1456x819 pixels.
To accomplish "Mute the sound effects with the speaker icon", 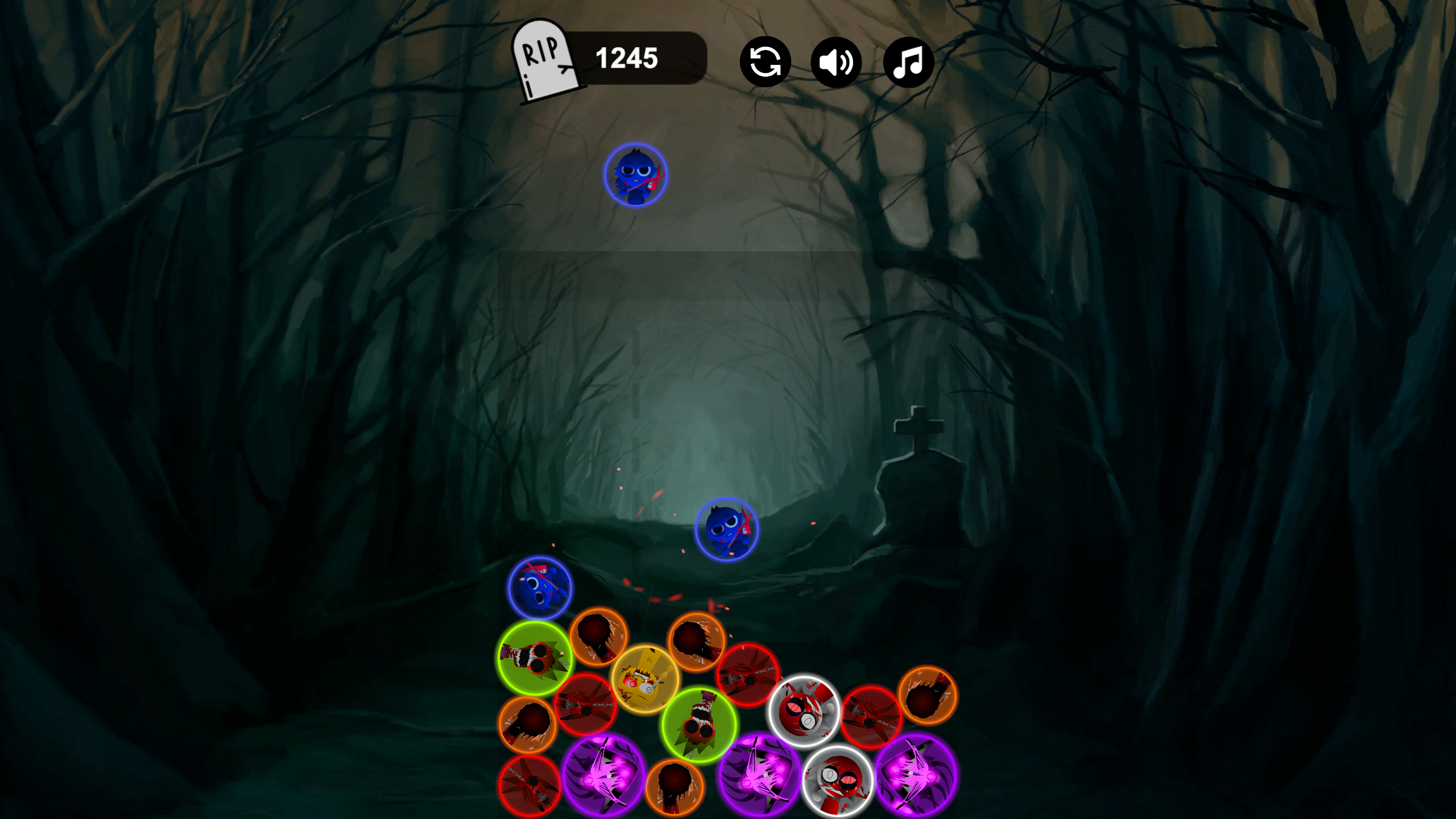I will tap(836, 61).
